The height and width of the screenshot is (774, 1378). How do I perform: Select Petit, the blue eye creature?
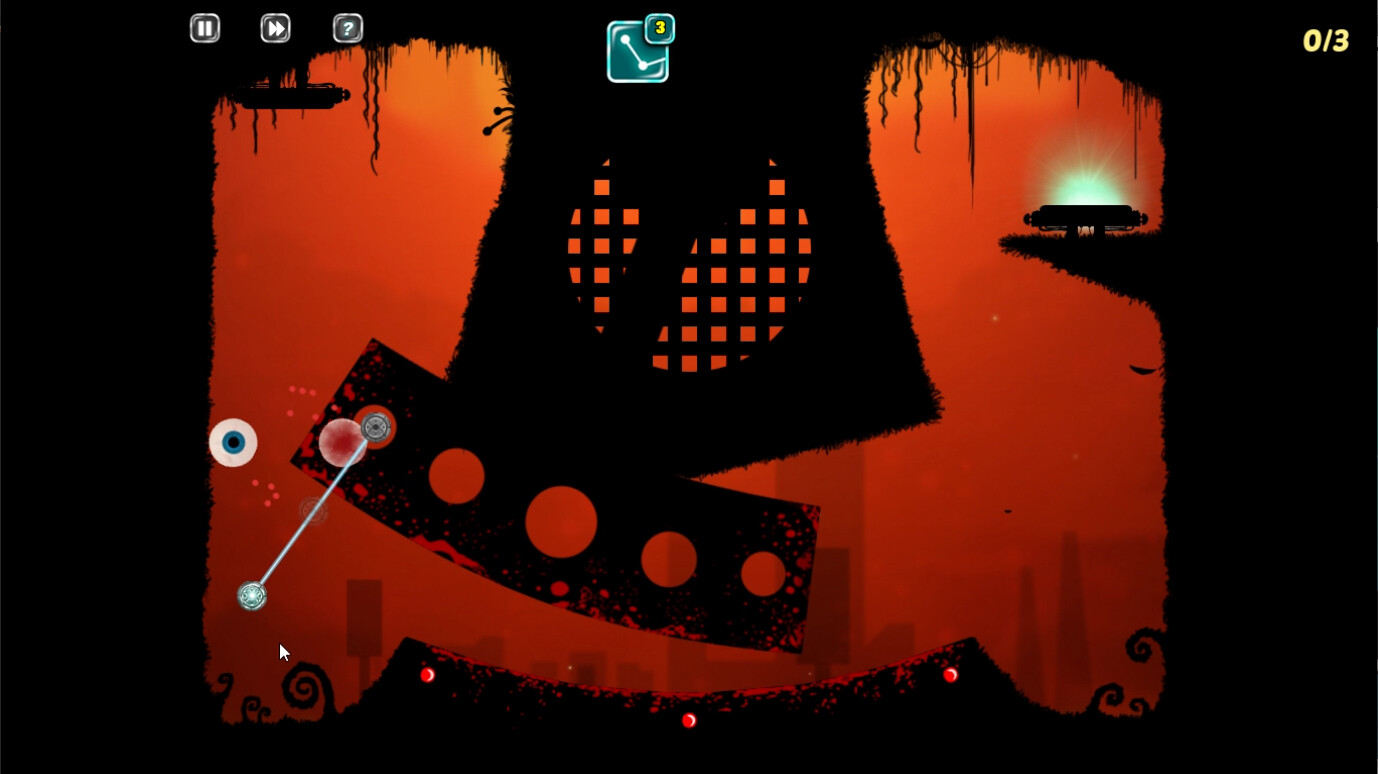tap(232, 442)
